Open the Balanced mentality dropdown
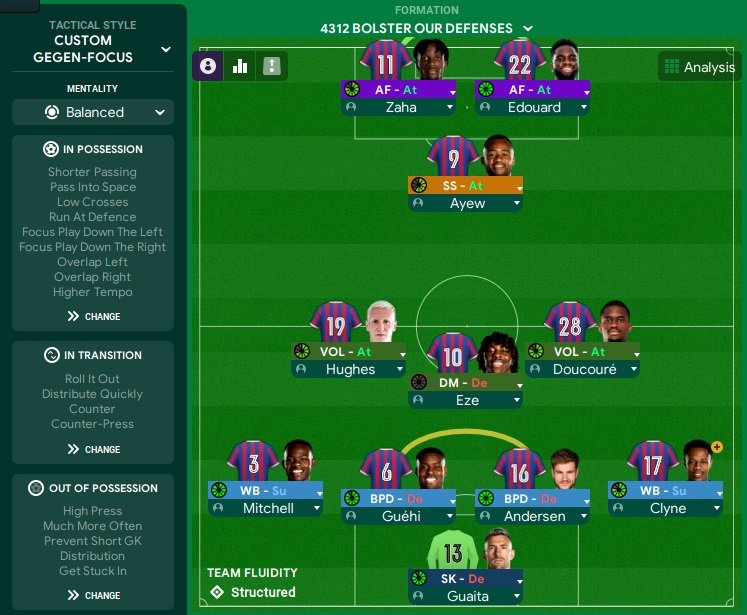This screenshot has width=747, height=615. [x=93, y=112]
